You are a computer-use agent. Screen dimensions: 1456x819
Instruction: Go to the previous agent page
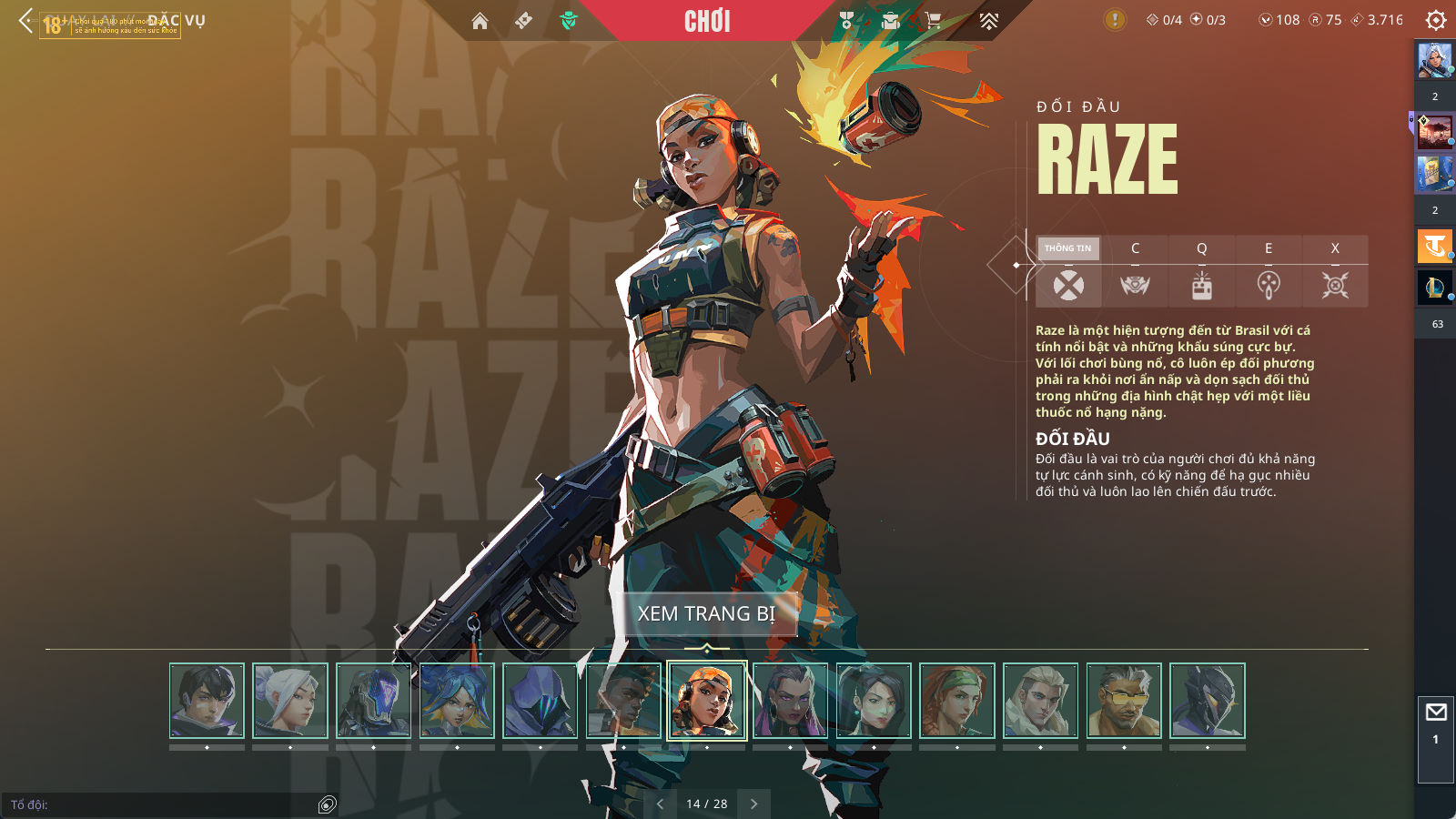(660, 804)
